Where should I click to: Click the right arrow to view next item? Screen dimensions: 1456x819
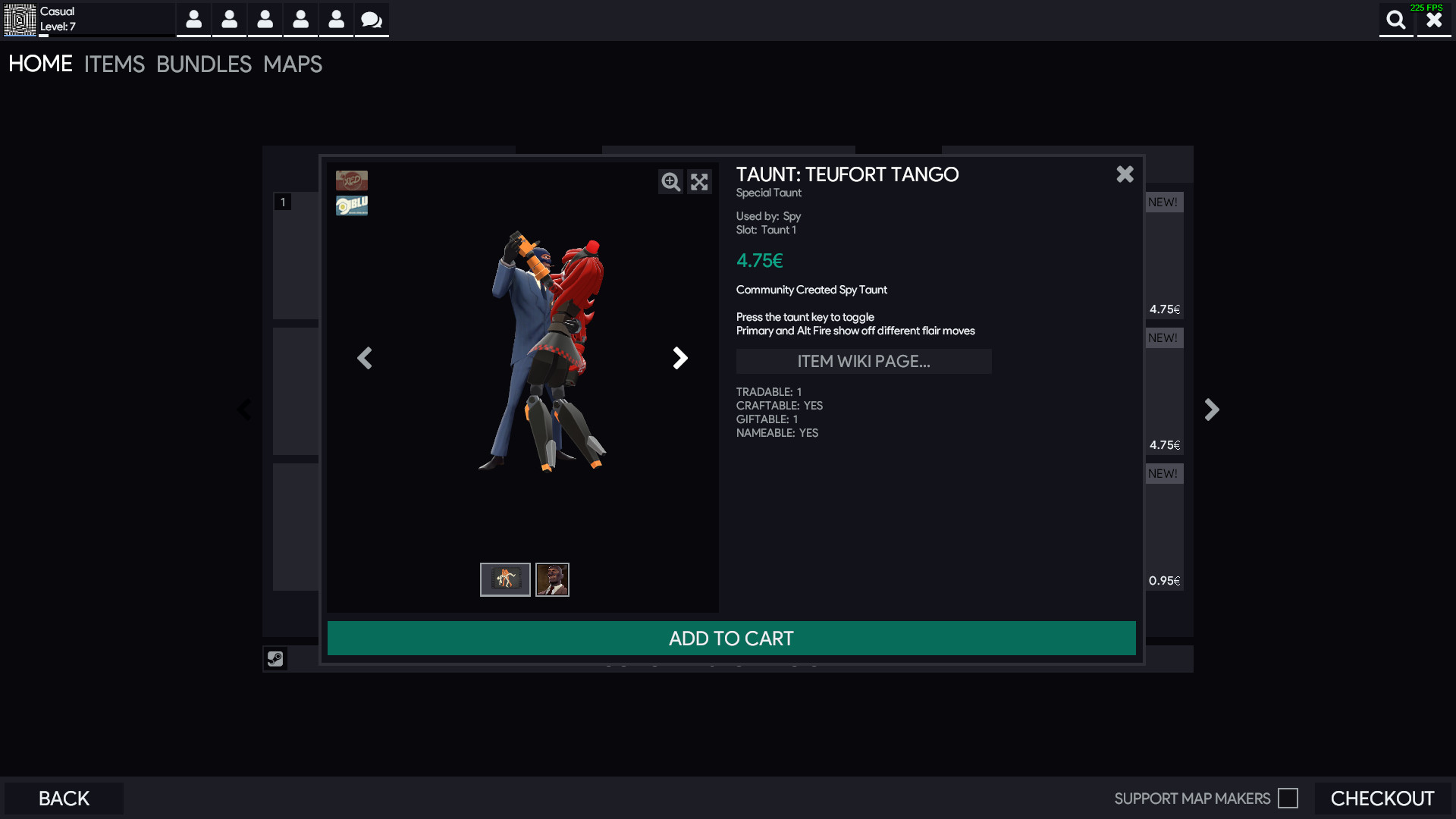(680, 358)
